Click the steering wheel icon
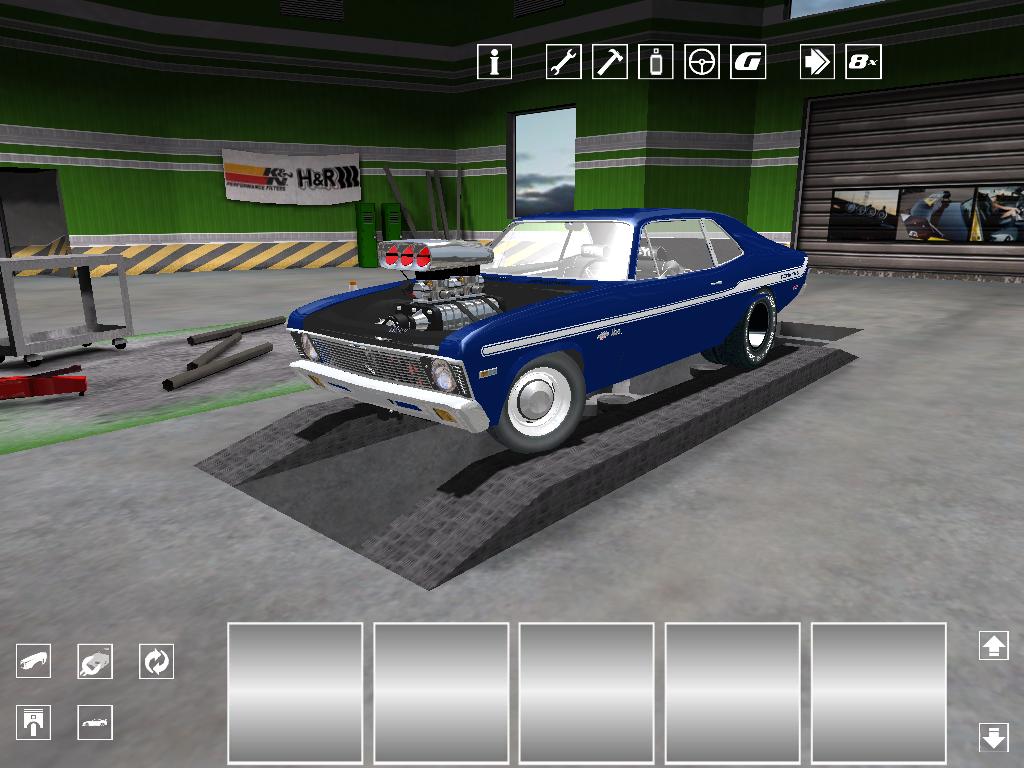1024x768 pixels. coord(702,62)
